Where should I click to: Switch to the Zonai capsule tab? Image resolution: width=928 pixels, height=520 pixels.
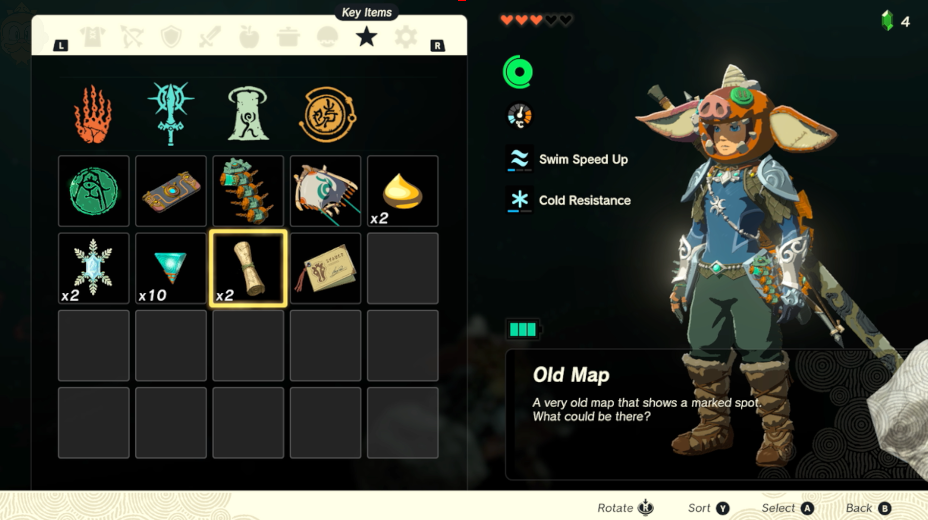point(327,38)
